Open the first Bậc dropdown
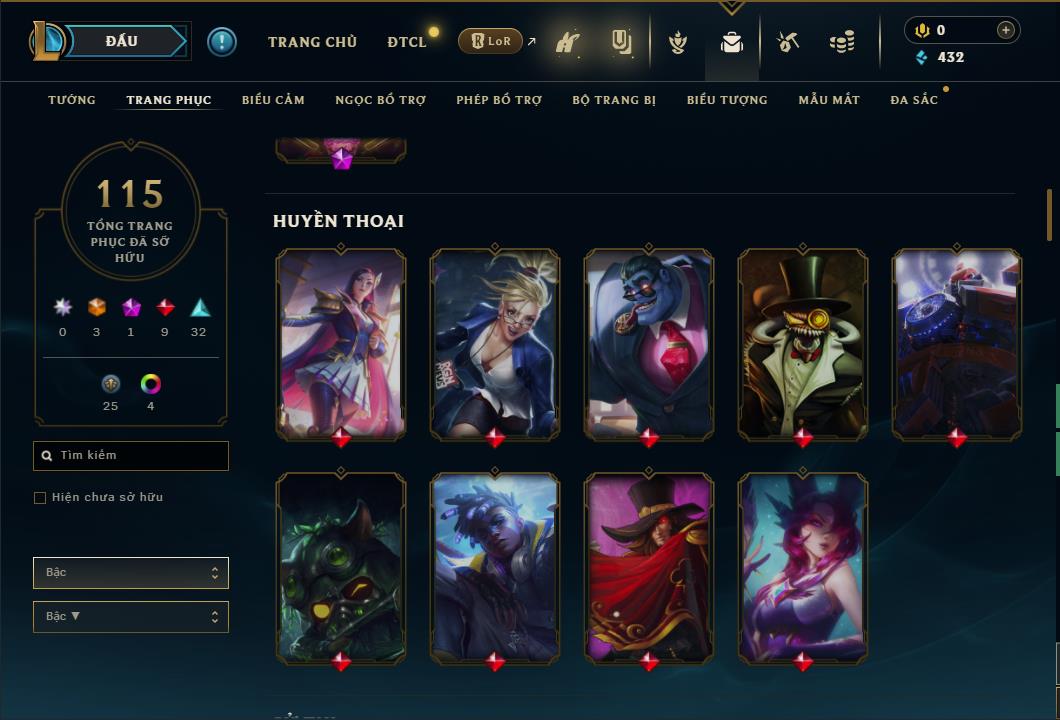The width and height of the screenshot is (1060, 720). (131, 573)
